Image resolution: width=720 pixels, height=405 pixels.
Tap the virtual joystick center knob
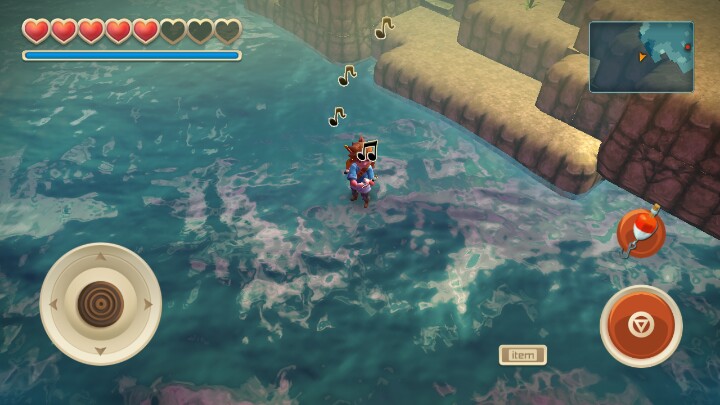[100, 303]
